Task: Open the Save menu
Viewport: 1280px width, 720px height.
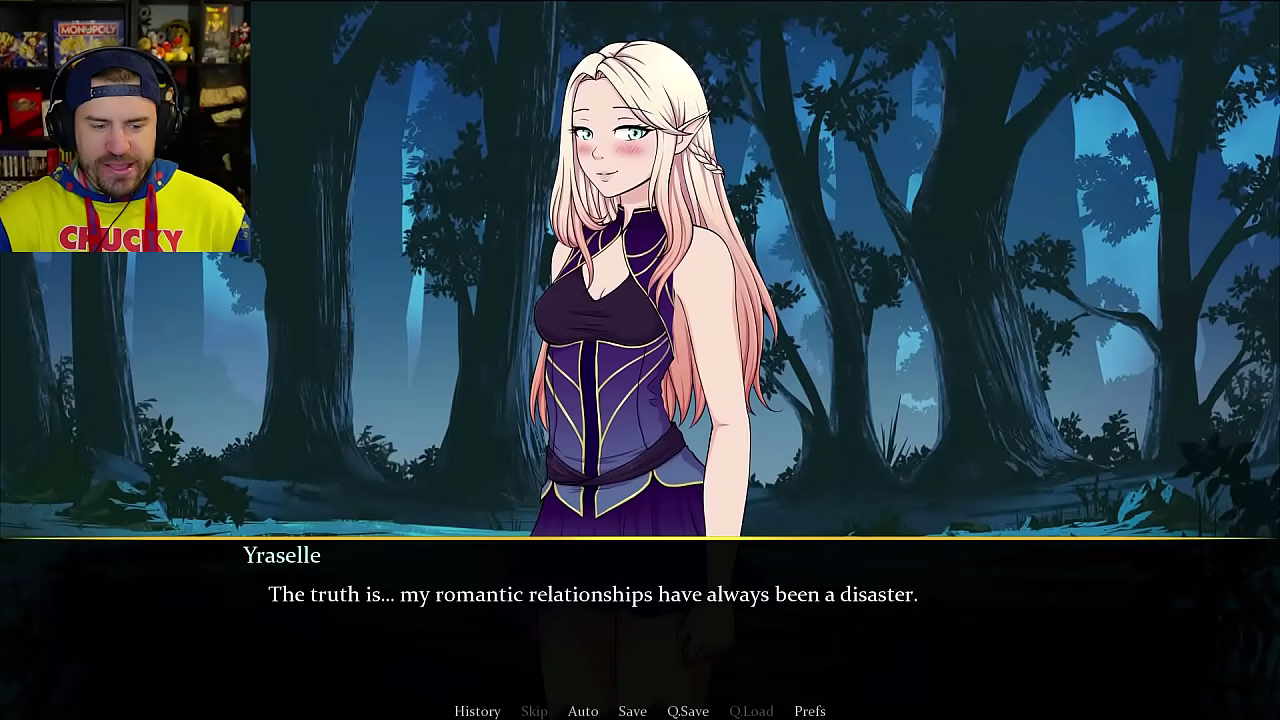Action: click(x=632, y=711)
